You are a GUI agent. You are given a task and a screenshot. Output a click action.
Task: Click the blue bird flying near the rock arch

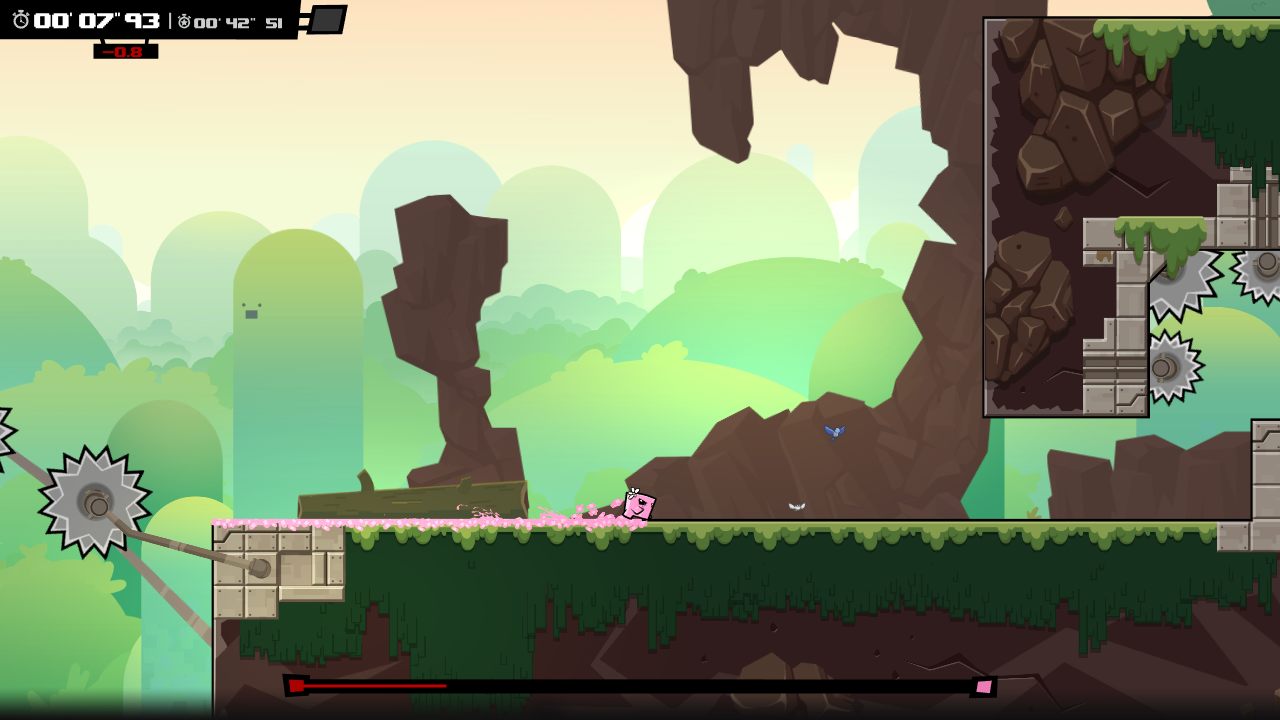[x=833, y=430]
